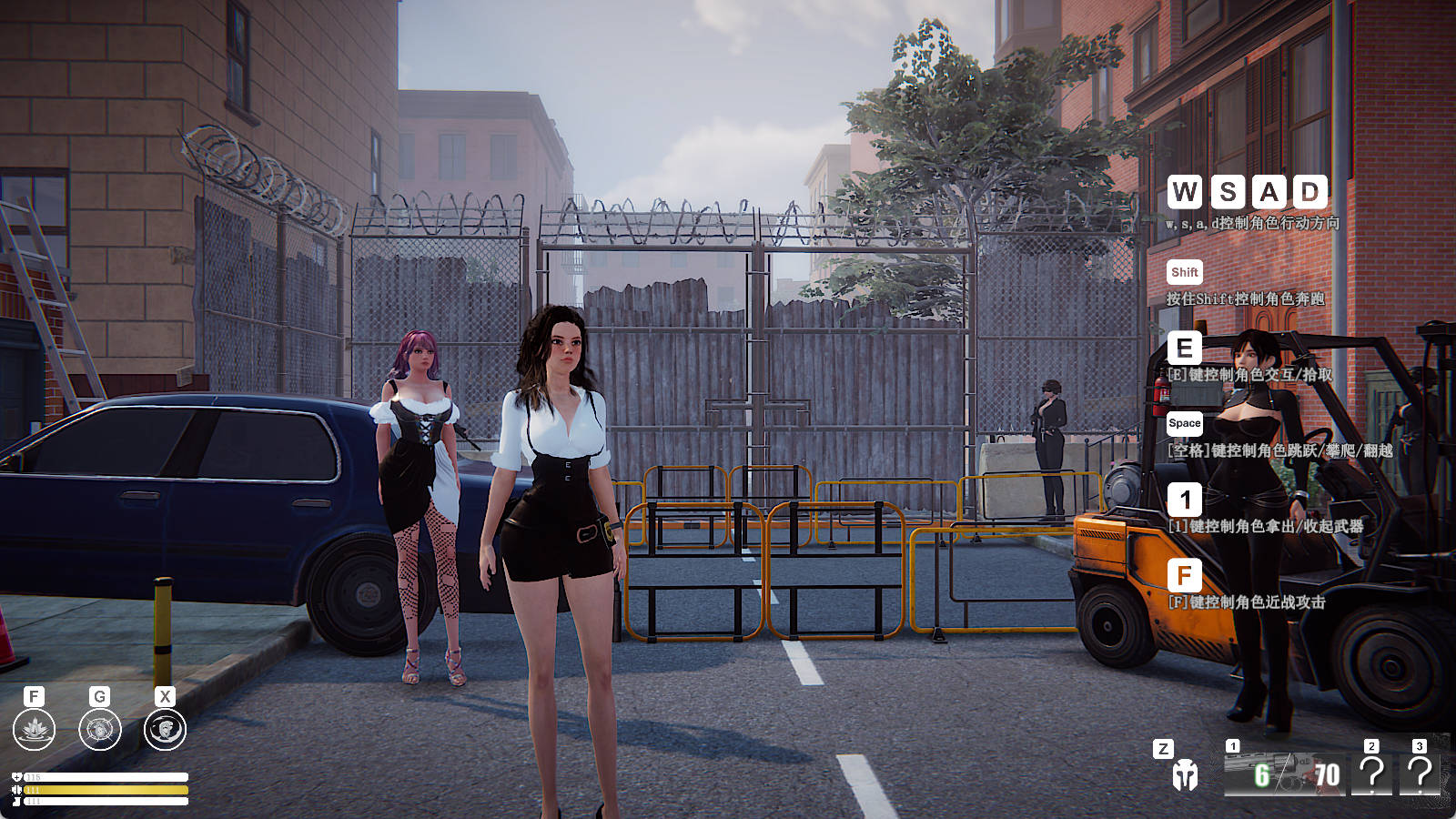The width and height of the screenshot is (1456, 819).
Task: Choose the revolver weapon slot
Action: coord(1283,772)
